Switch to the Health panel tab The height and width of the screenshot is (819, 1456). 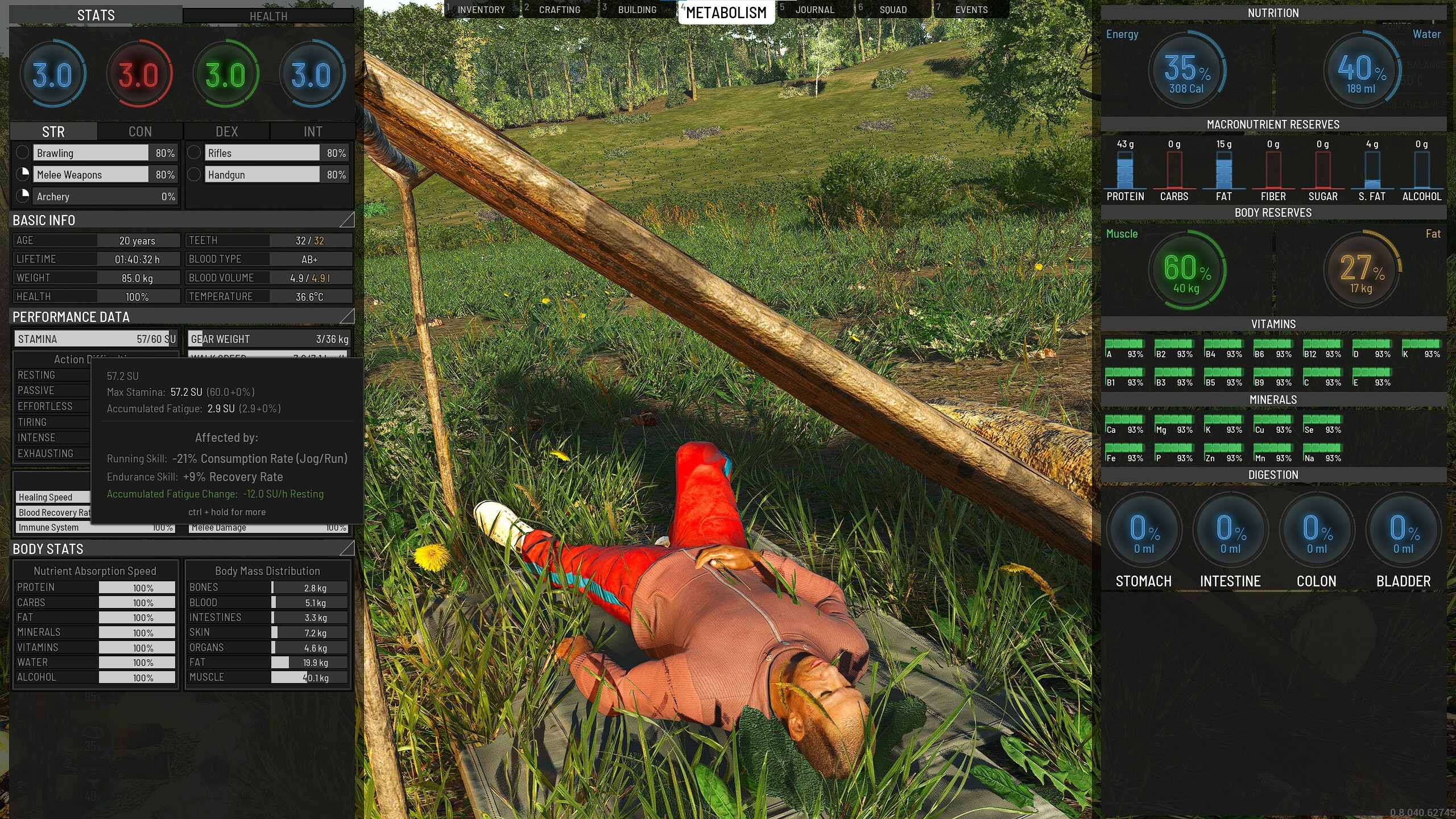pos(268,16)
